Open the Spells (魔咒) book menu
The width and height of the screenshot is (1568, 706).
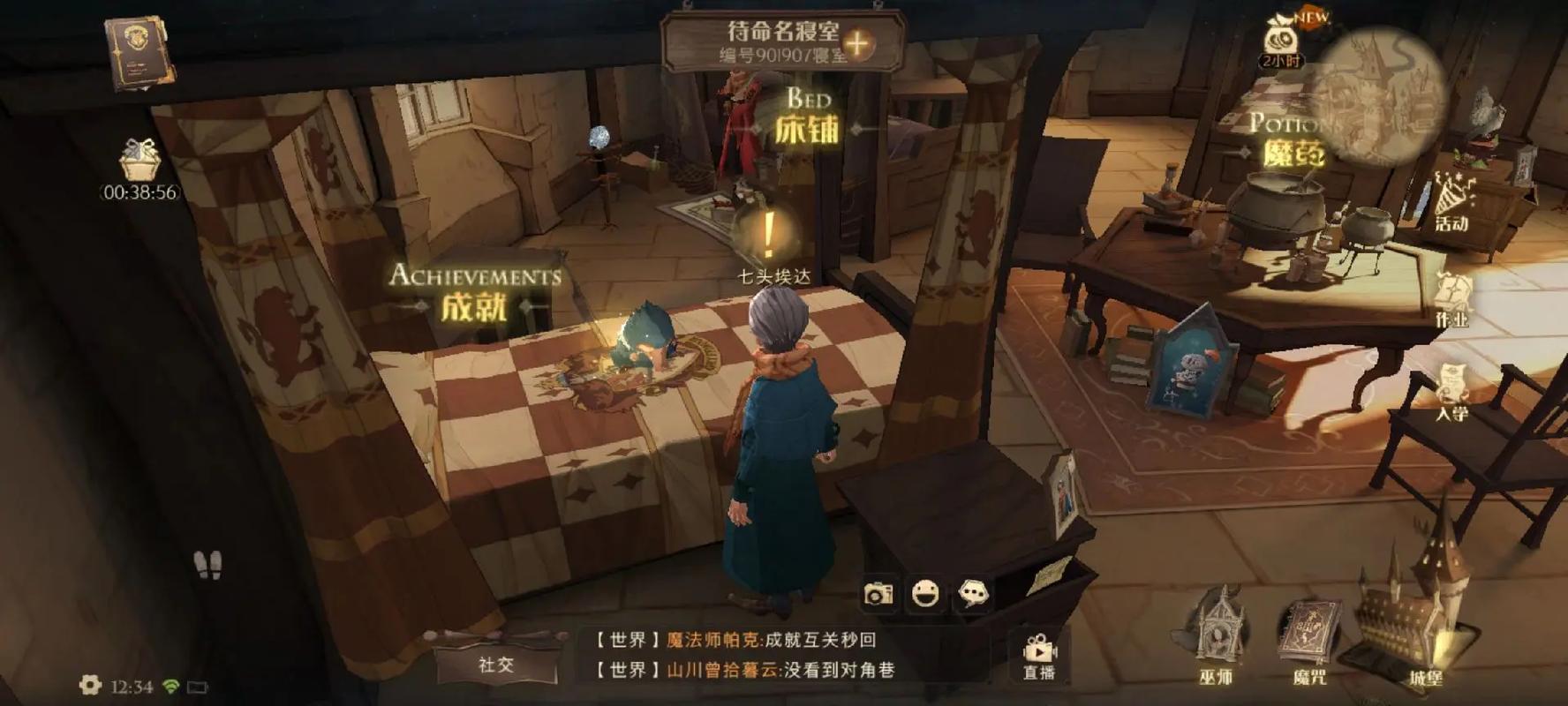pos(1308,637)
